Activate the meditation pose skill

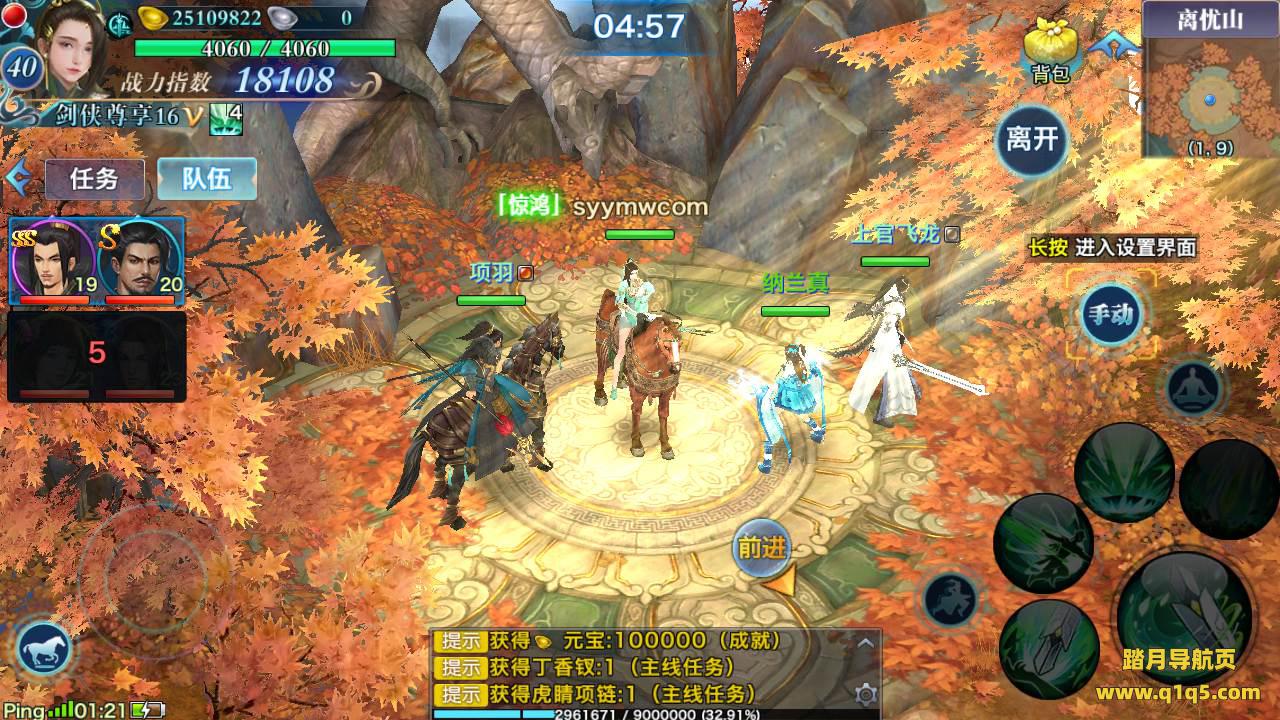[x=1194, y=388]
